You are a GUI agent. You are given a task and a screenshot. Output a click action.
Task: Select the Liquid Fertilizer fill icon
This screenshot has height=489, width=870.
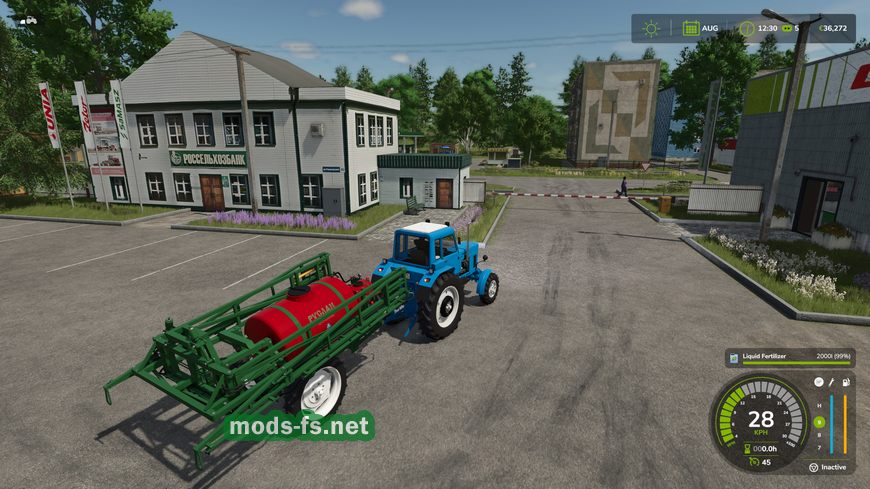click(733, 357)
